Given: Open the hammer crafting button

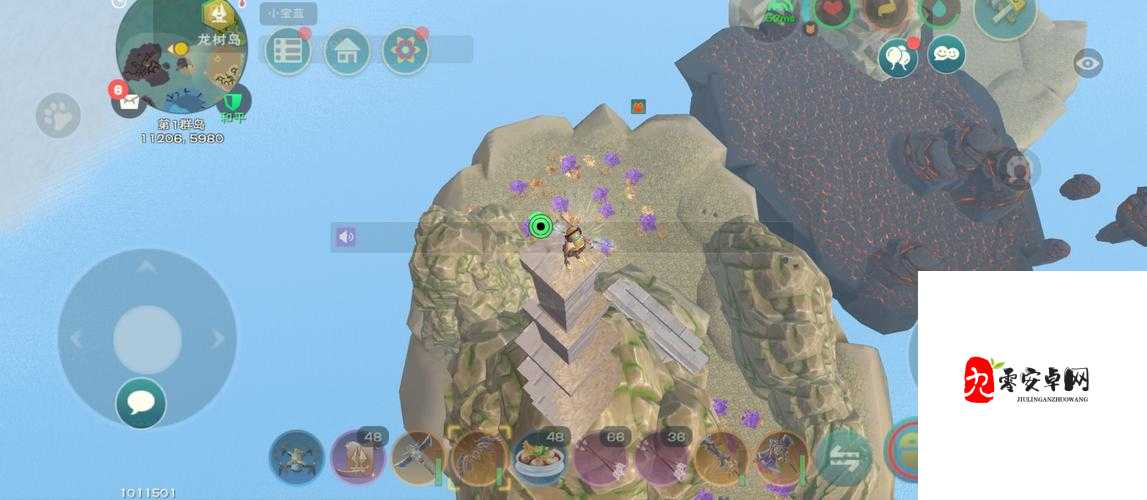Looking at the screenshot, I should tap(1005, 14).
